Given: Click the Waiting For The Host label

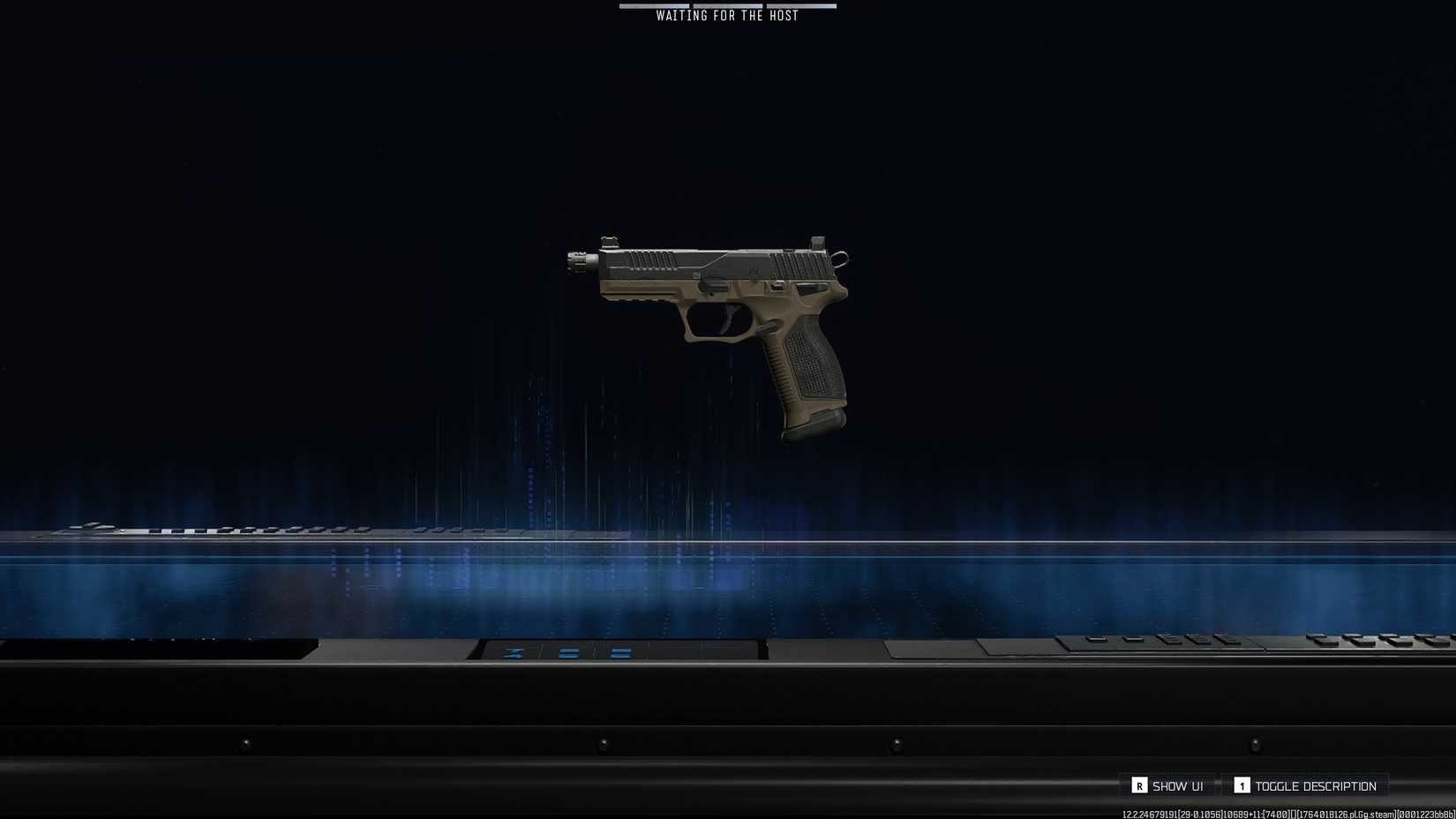Looking at the screenshot, I should click(726, 15).
